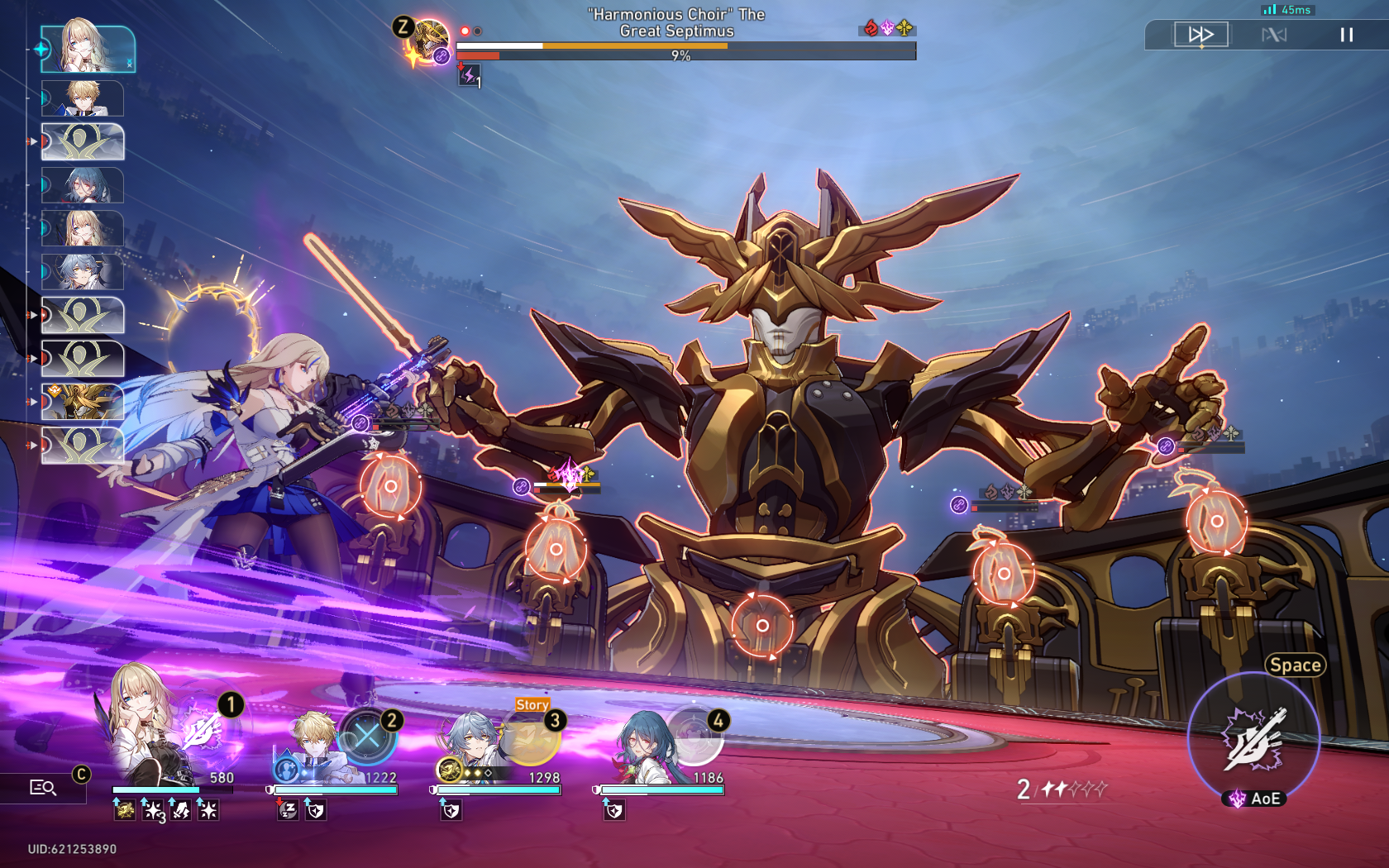Target the Great Septimus boss portrait icon
The height and width of the screenshot is (868, 1389).
tap(431, 40)
